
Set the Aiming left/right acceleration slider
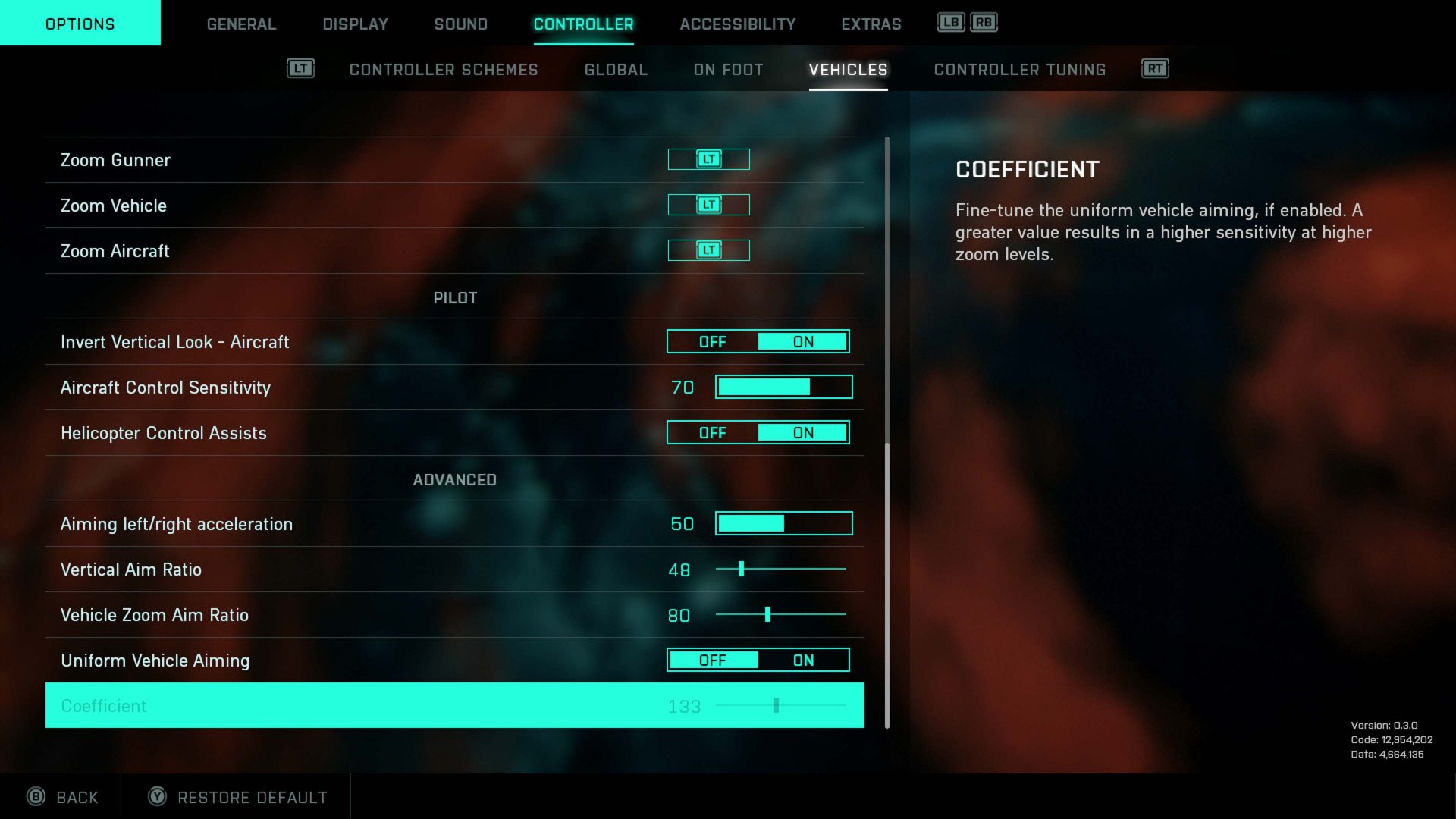pyautogui.click(x=783, y=524)
